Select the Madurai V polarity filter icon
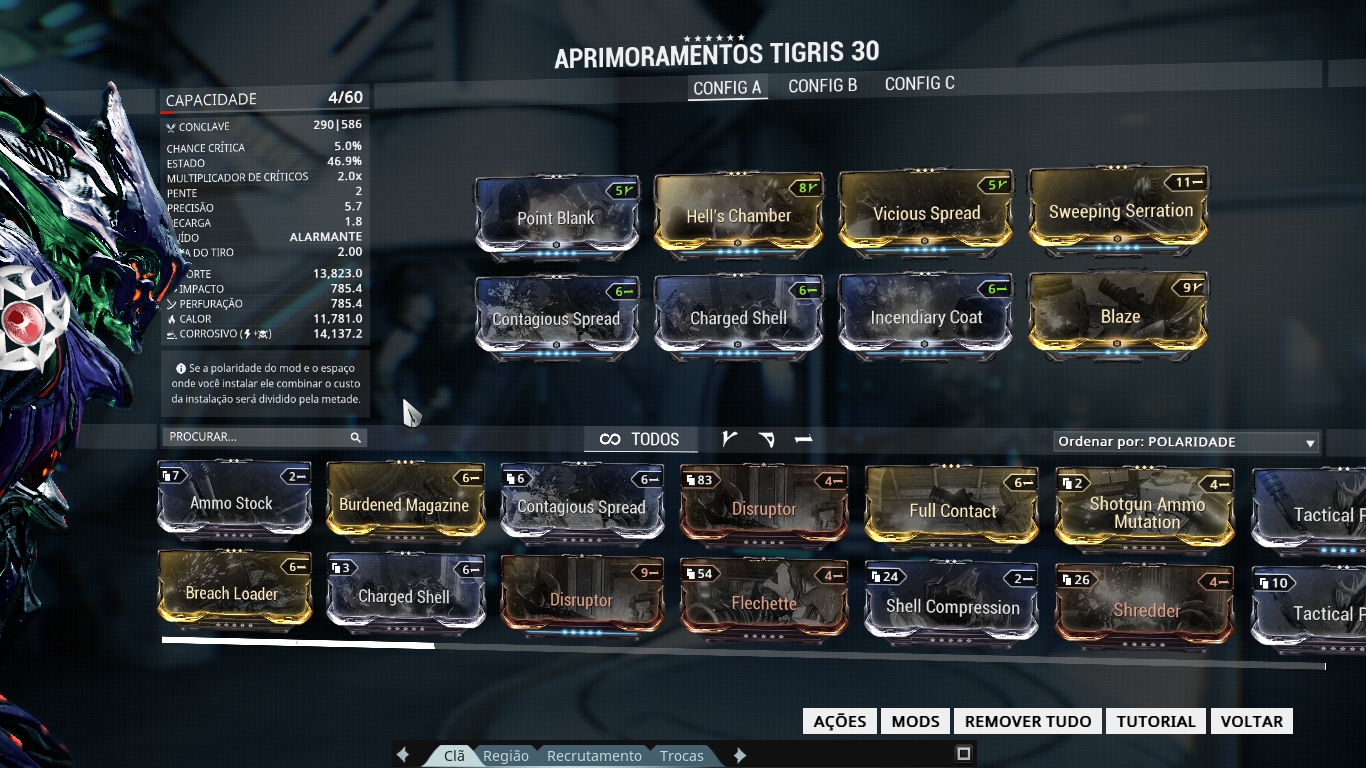Viewport: 1366px width, 768px height. 730,437
